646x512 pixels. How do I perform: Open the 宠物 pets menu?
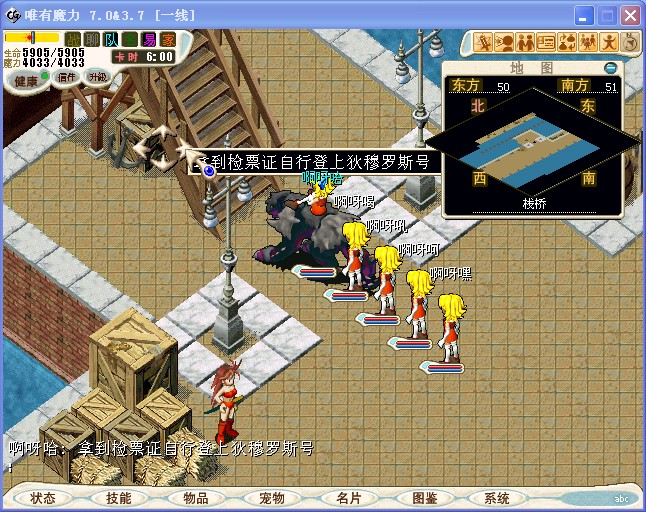[x=272, y=497]
